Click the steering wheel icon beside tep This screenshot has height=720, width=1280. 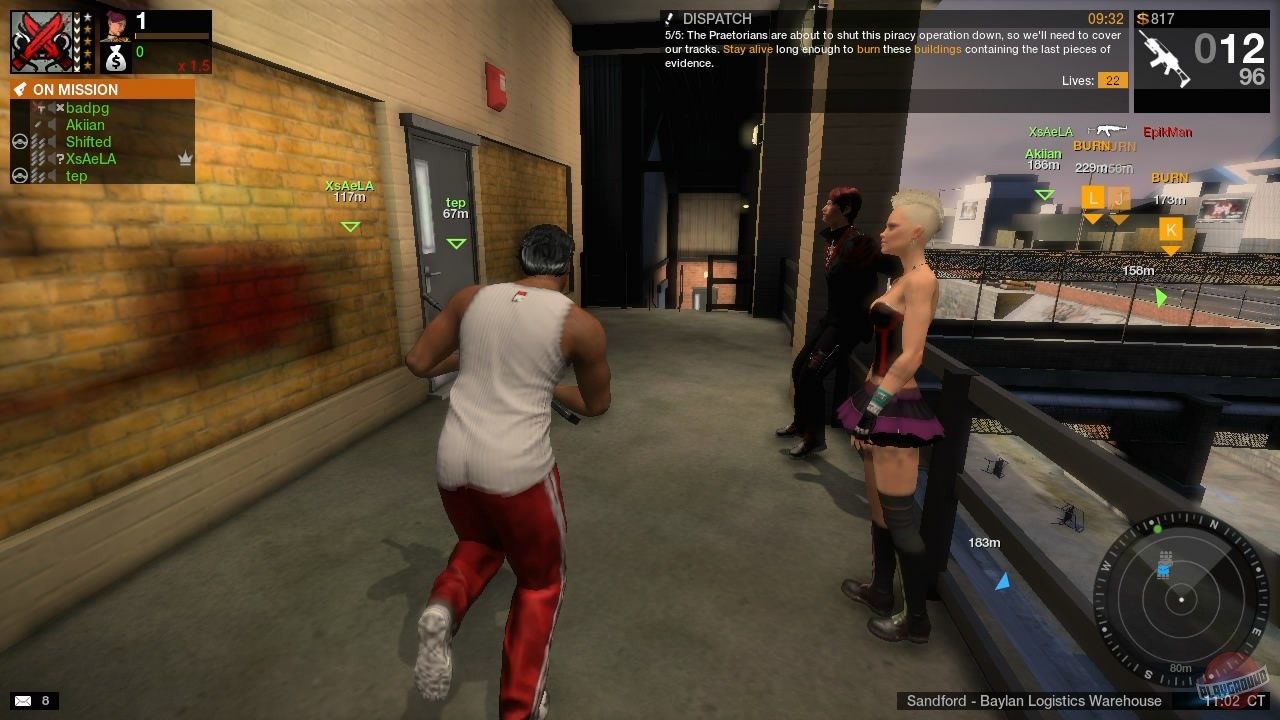click(x=20, y=175)
